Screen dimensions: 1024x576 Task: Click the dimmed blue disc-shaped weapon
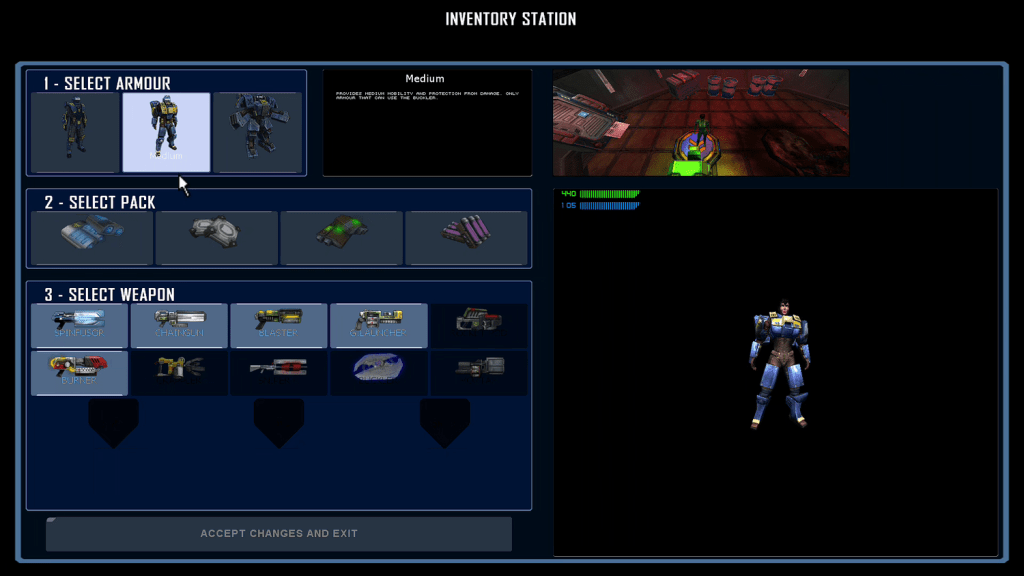tap(379, 372)
